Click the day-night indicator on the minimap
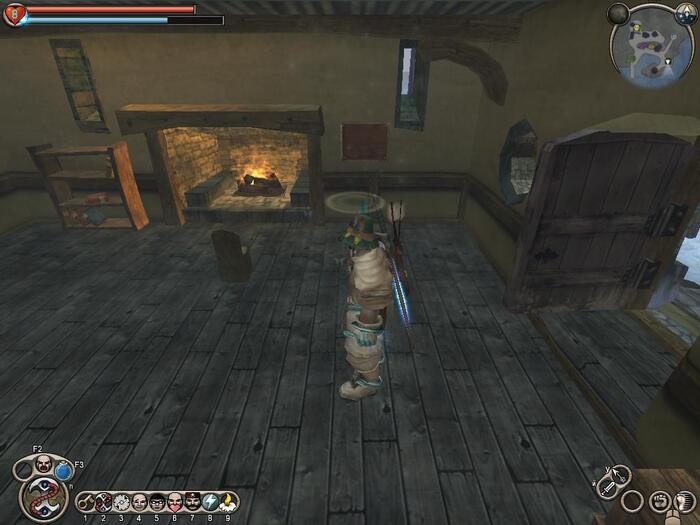Screen dimensions: 700x525 [688, 14]
